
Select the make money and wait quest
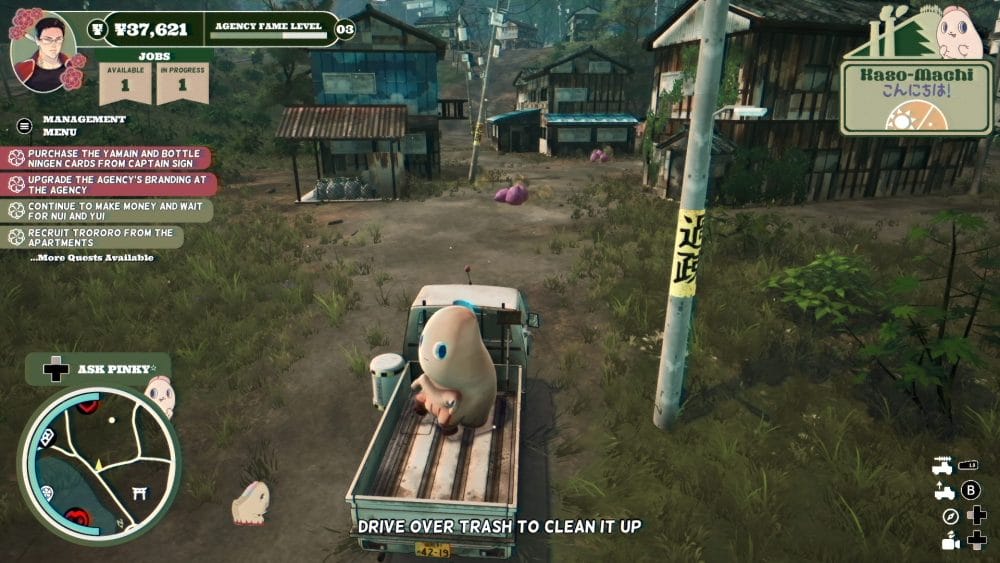pyautogui.click(x=107, y=210)
